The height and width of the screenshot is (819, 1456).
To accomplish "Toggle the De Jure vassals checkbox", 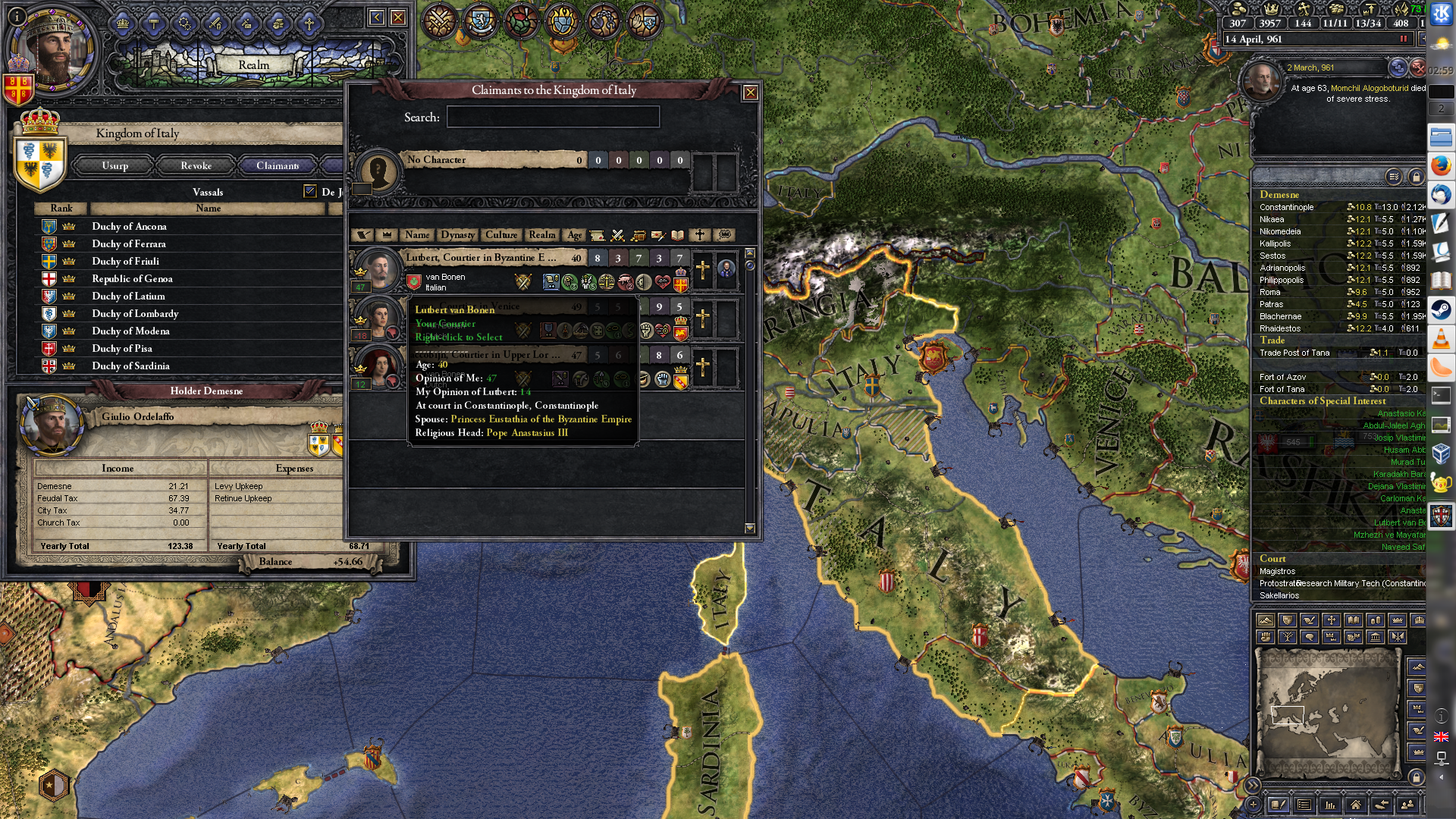I will coord(309,191).
